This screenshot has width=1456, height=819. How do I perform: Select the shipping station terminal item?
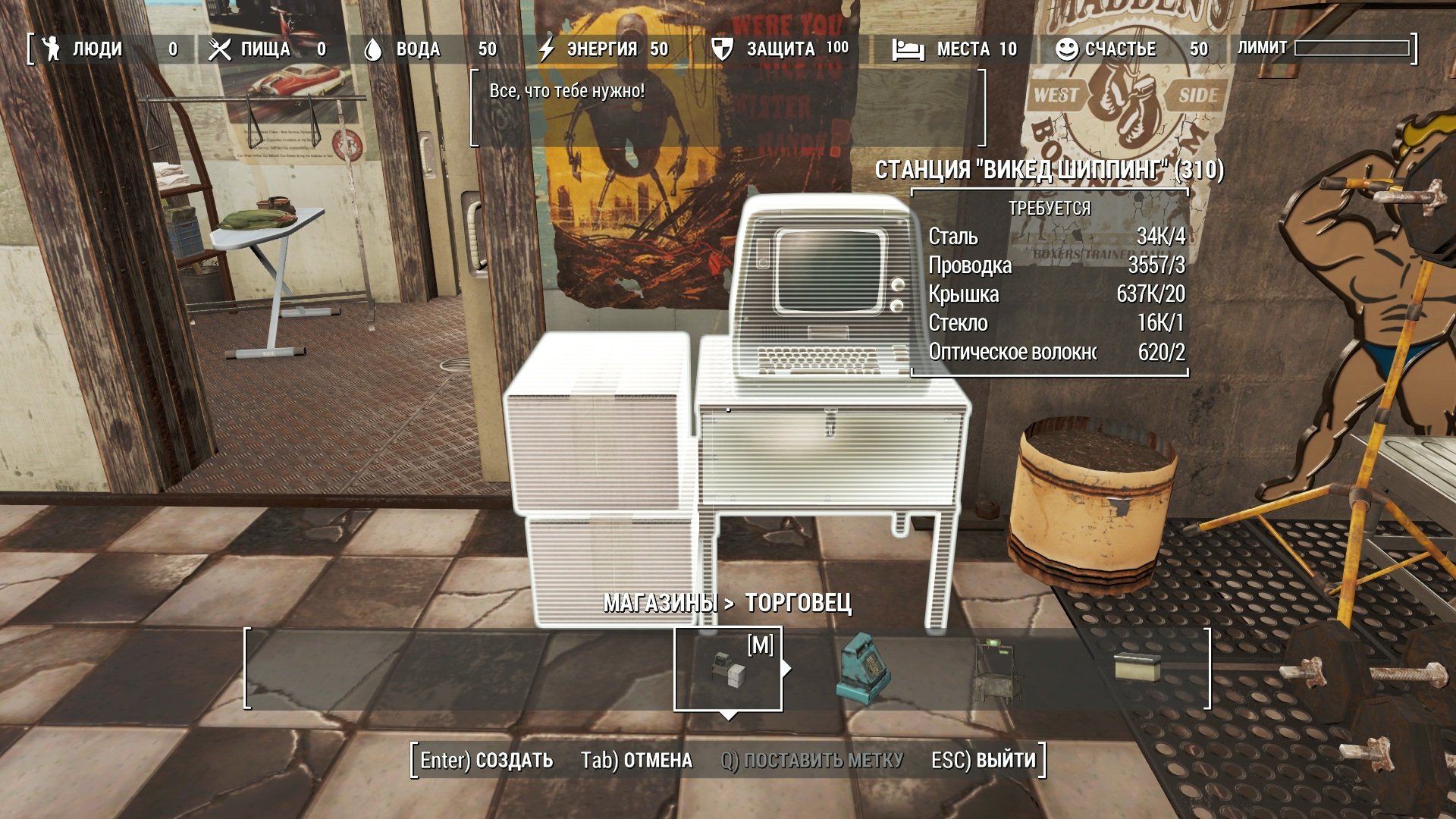click(727, 668)
